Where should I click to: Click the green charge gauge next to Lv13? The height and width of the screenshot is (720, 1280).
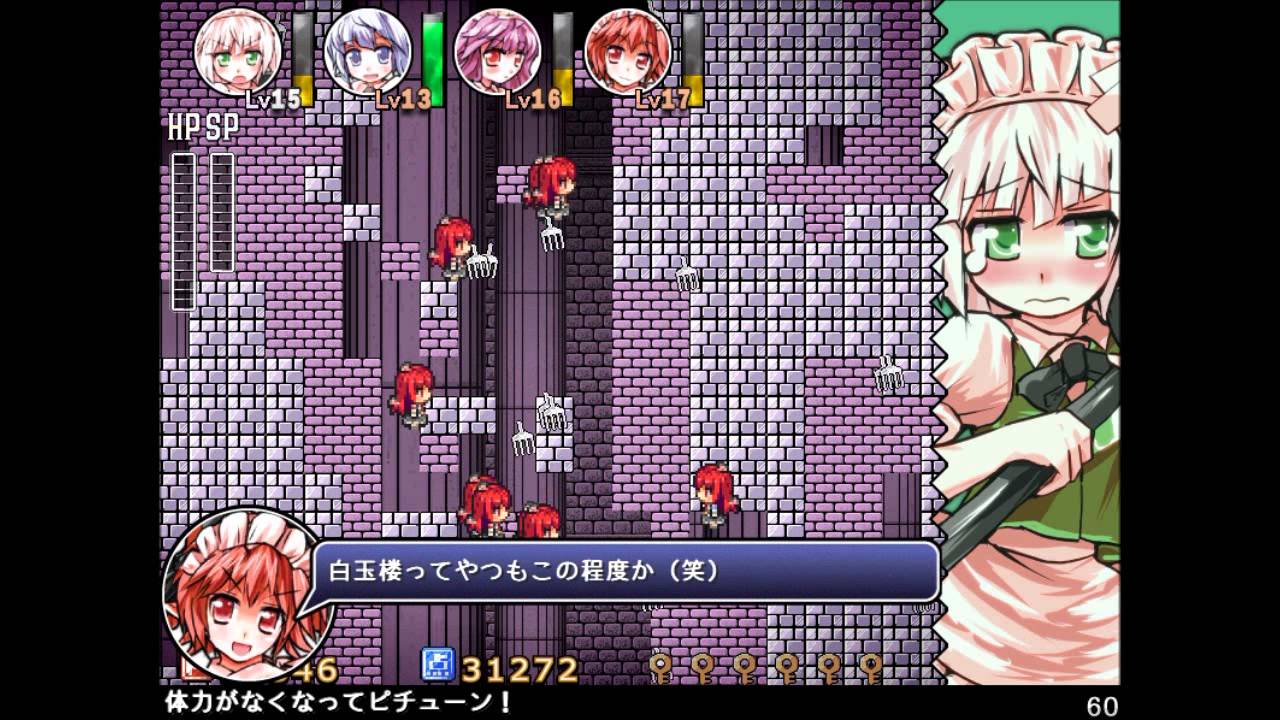pyautogui.click(x=430, y=60)
